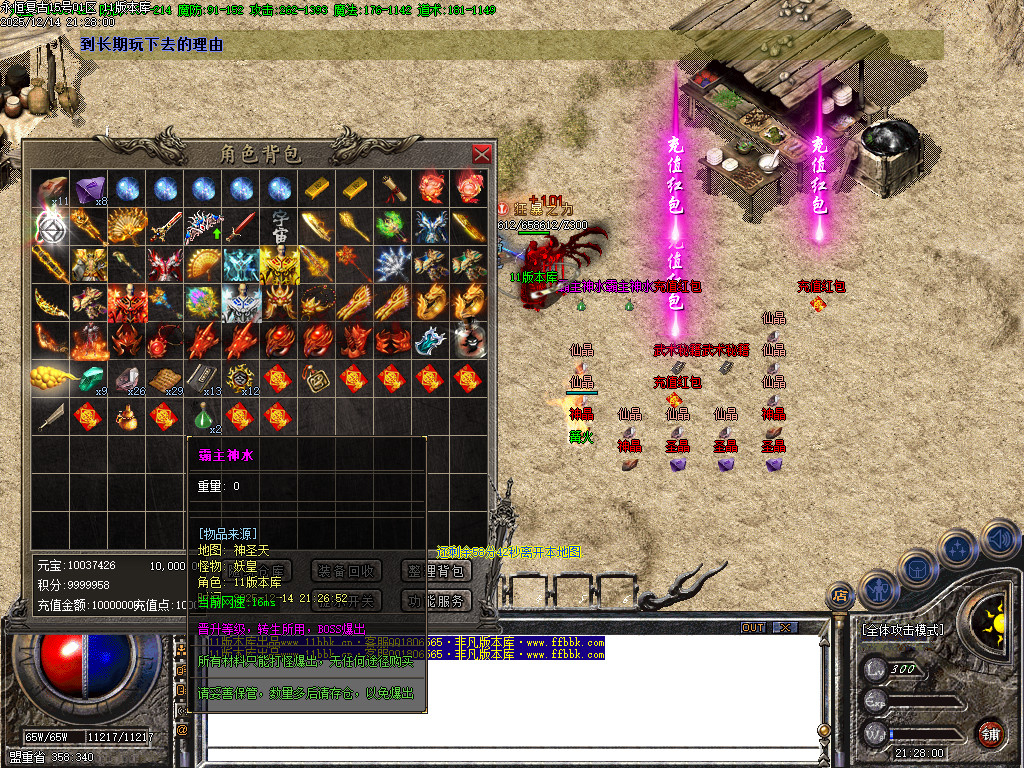The width and height of the screenshot is (1024, 768).
Task: Click the X button beside OUT
Action: (785, 627)
